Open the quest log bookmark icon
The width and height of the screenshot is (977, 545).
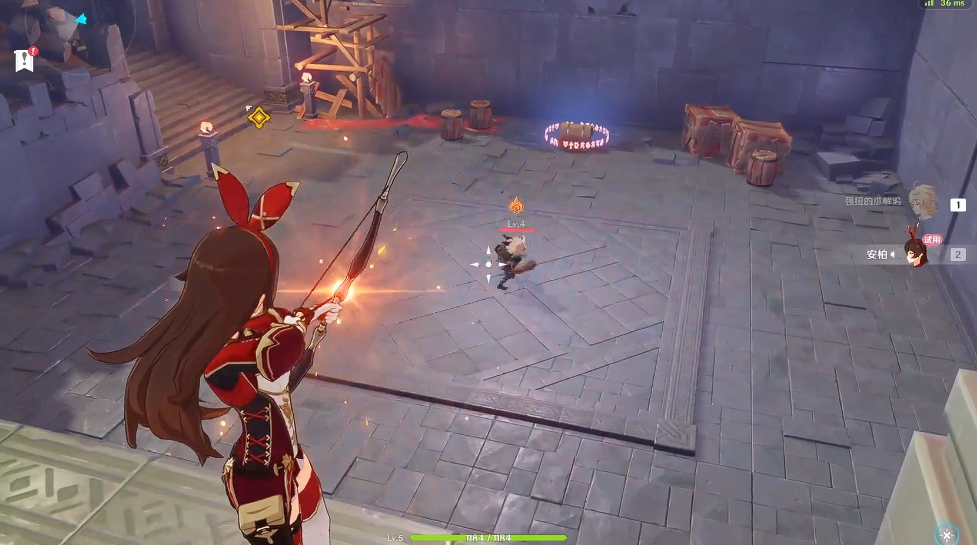(x=24, y=60)
